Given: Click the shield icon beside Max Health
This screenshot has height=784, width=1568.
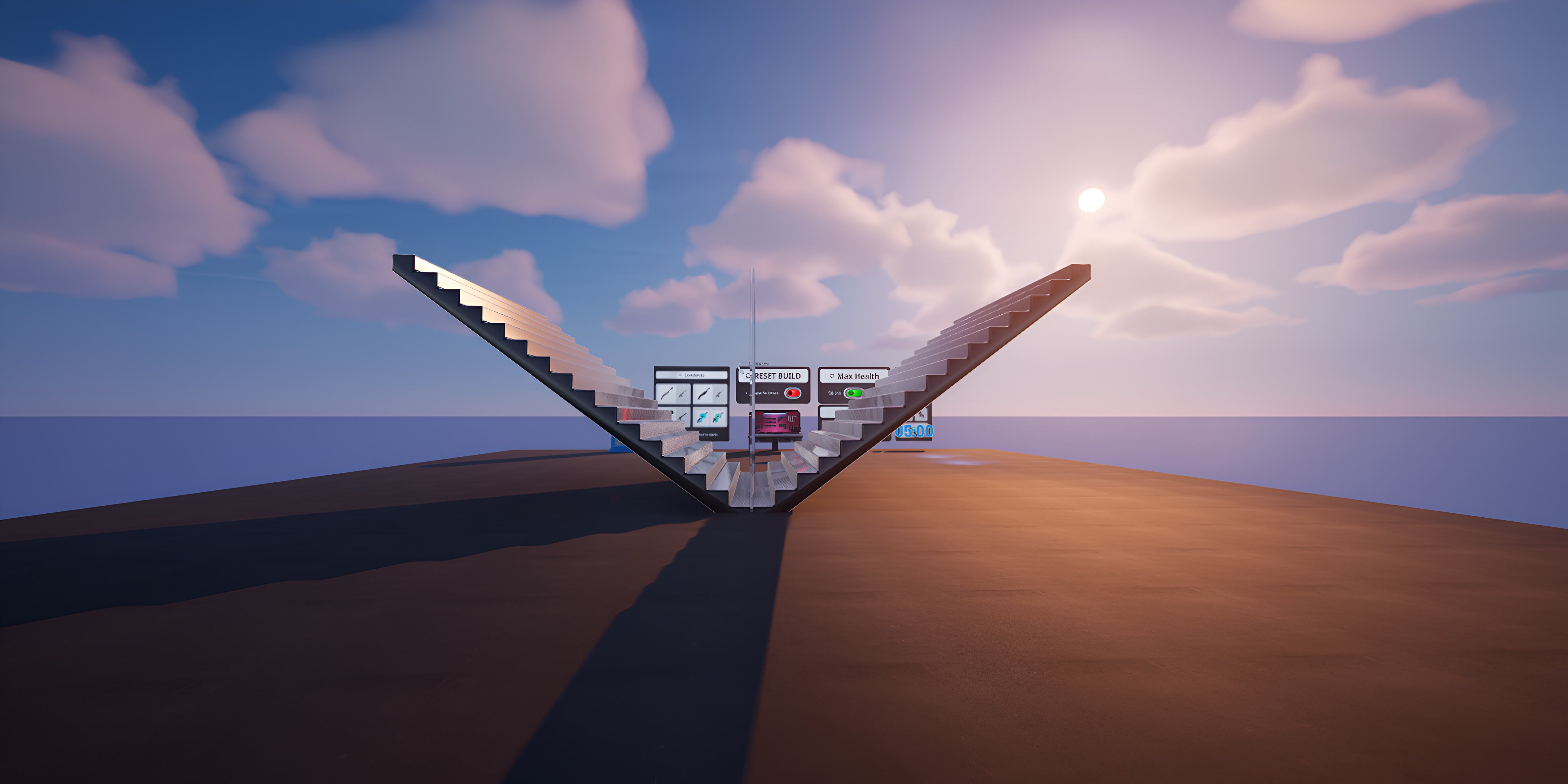Looking at the screenshot, I should tap(831, 376).
